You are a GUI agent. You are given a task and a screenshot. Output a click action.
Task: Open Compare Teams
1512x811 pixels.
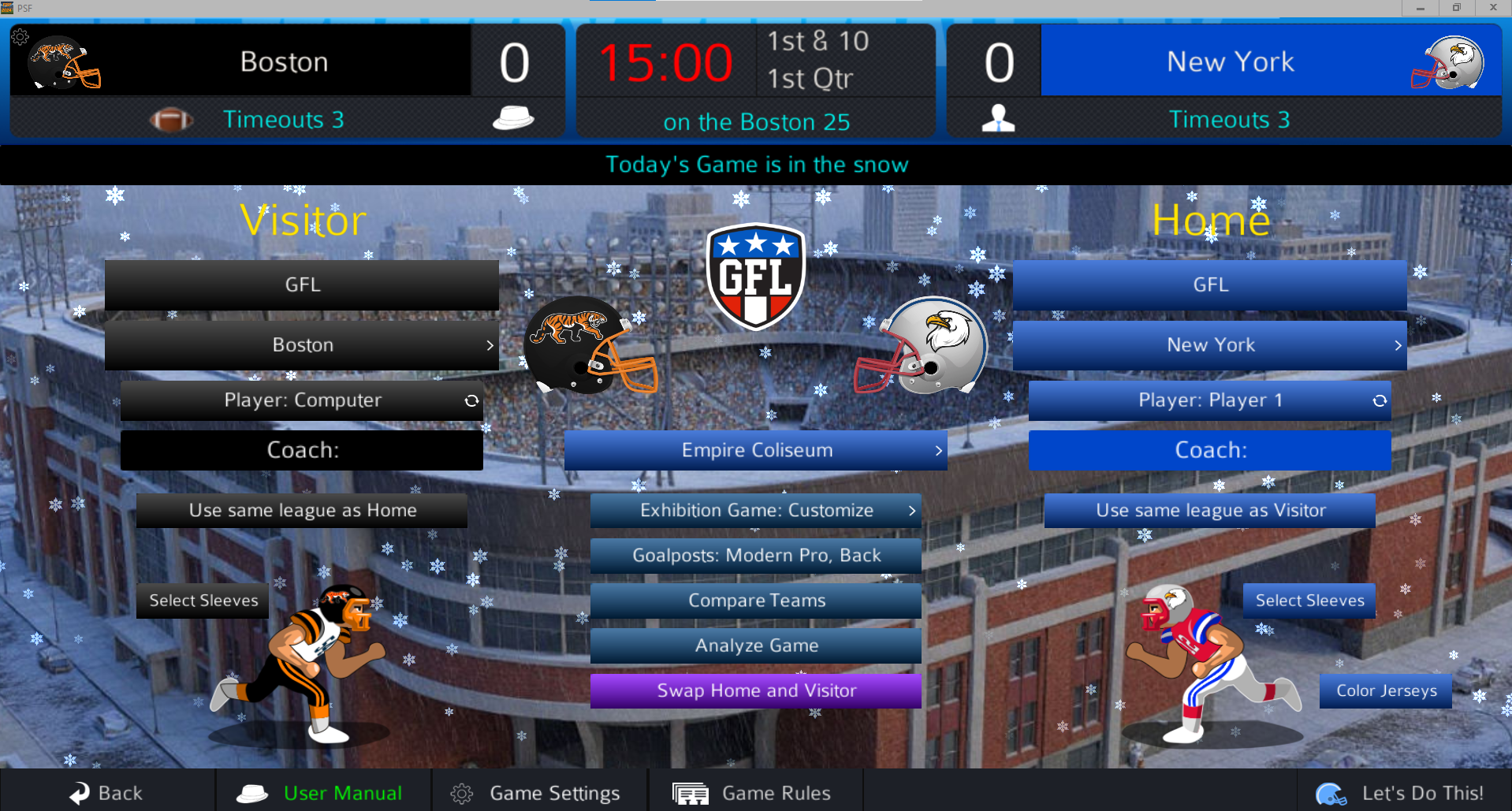pos(755,601)
